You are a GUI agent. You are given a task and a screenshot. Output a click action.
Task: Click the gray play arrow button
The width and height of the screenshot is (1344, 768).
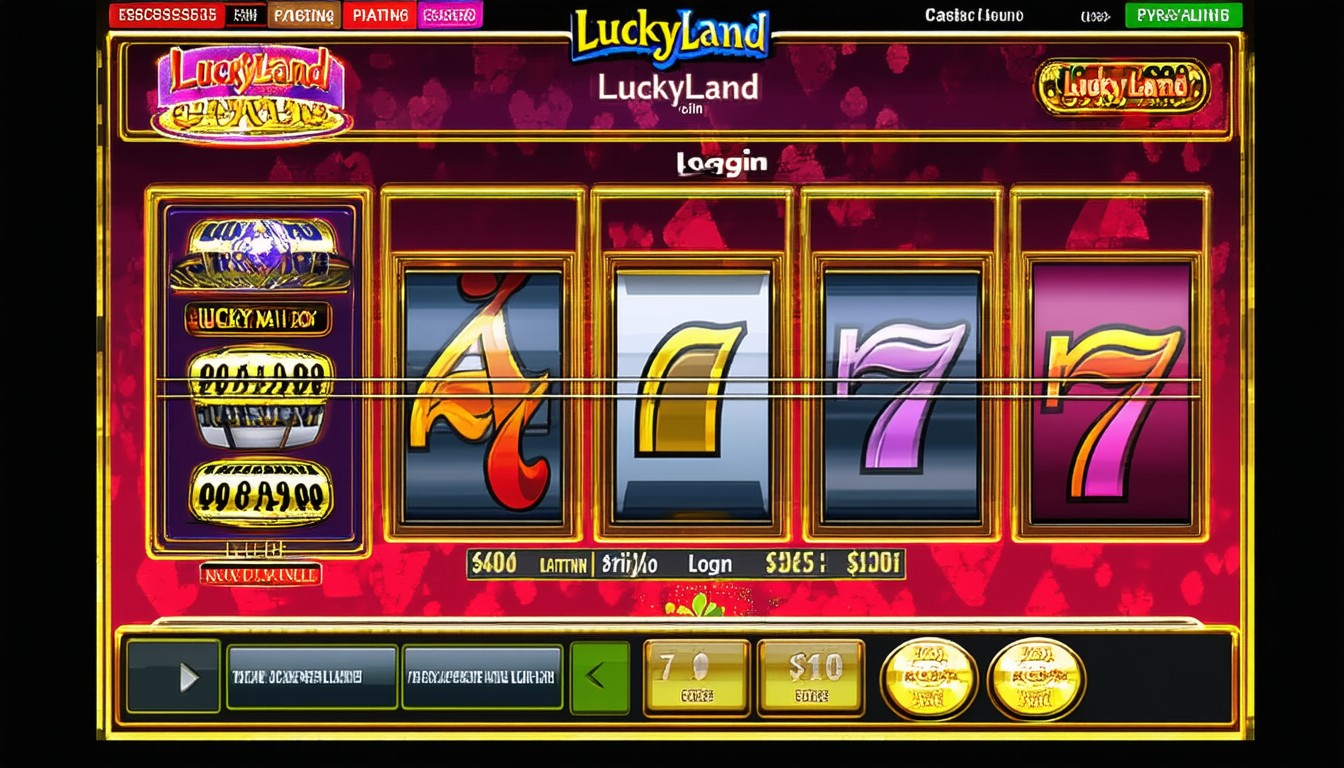[x=174, y=677]
